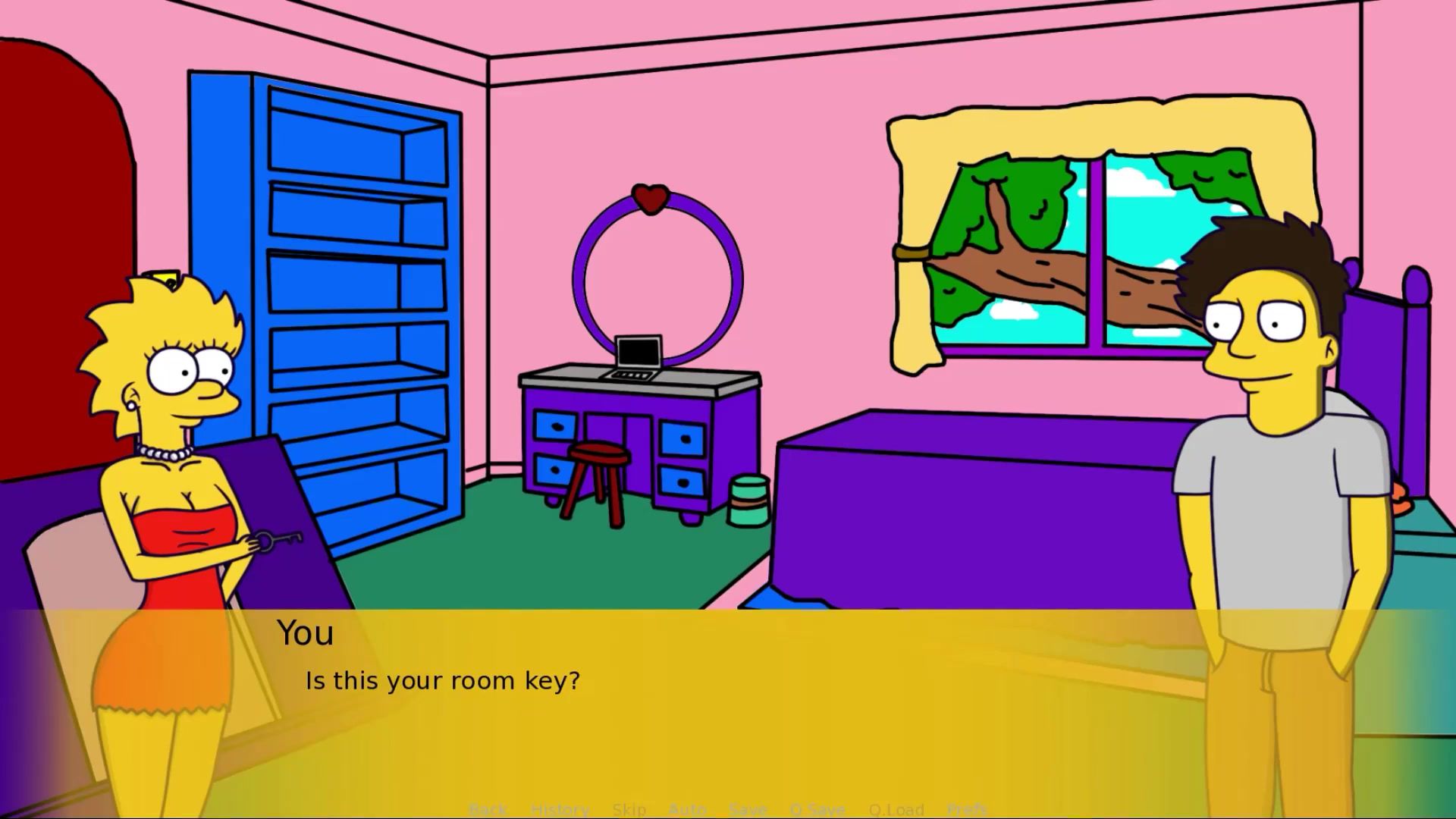This screenshot has height=819, width=1456.
Task: Quick load with Q.Load button
Action: 896,809
